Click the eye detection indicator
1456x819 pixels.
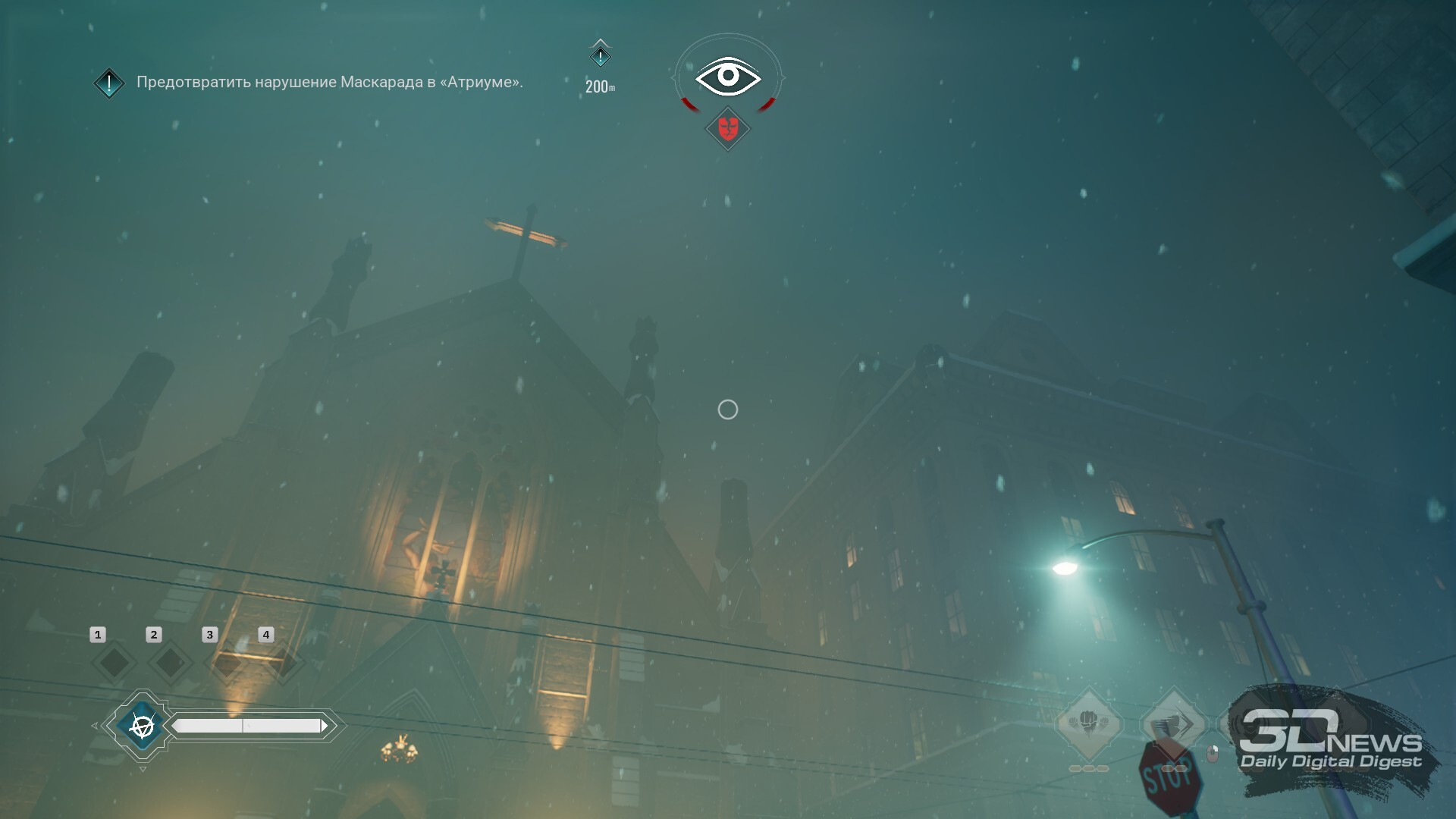tap(728, 76)
